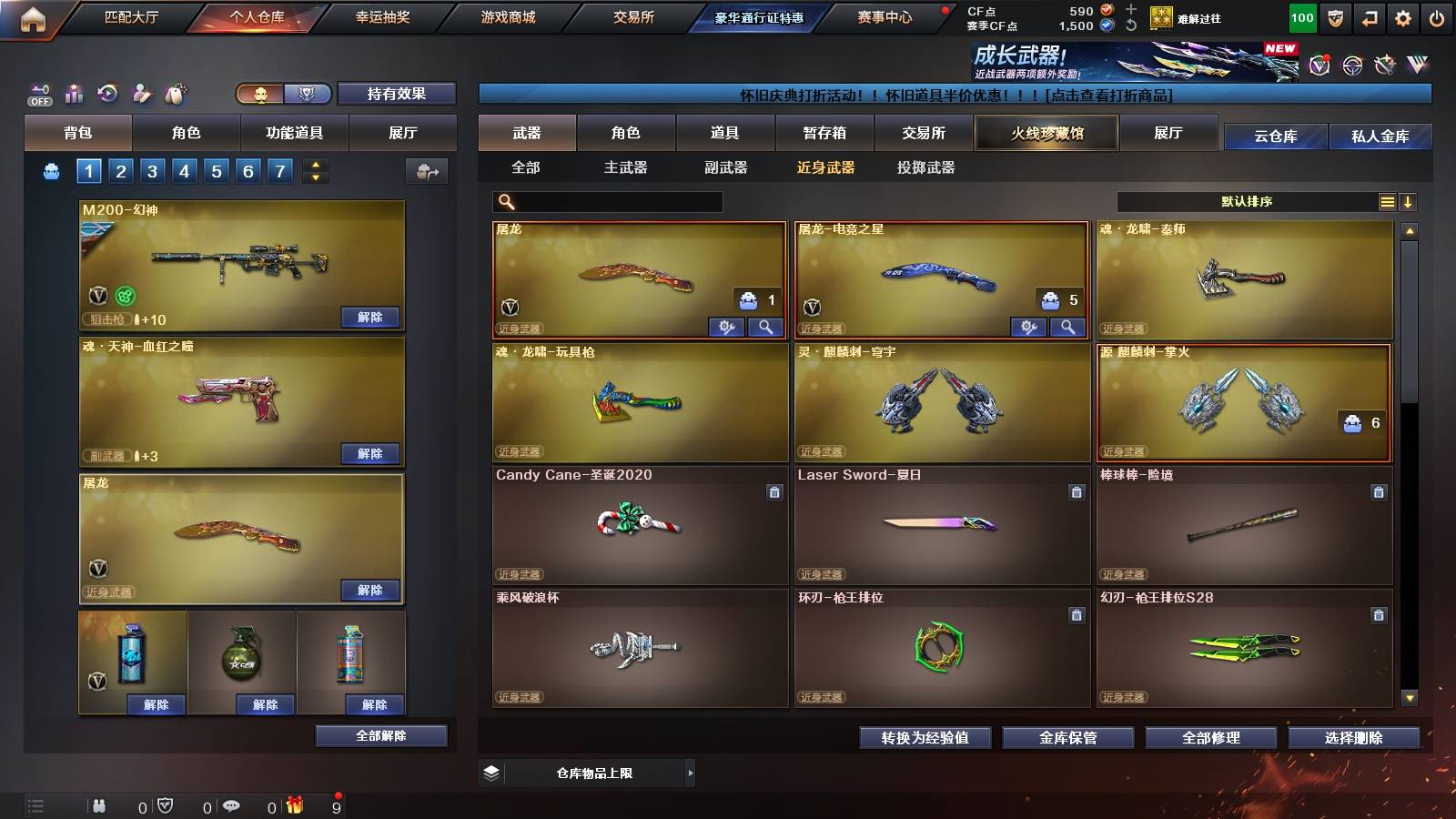Open the 游戏商城 menu item

(506, 15)
